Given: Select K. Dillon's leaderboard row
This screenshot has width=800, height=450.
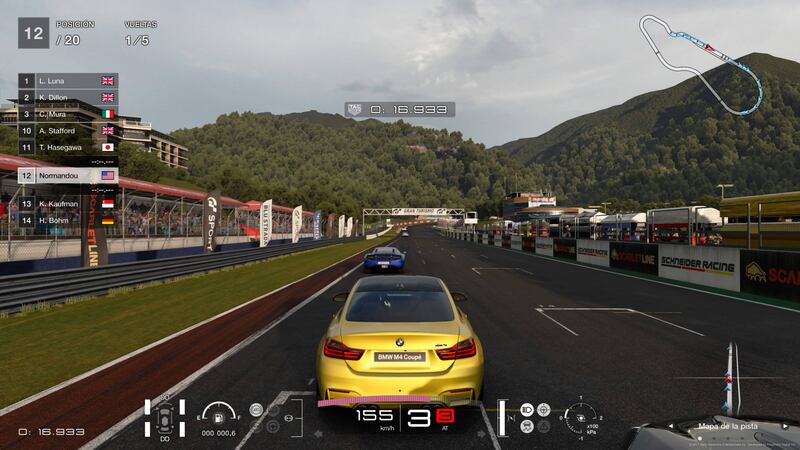Looking at the screenshot, I should click(67, 97).
